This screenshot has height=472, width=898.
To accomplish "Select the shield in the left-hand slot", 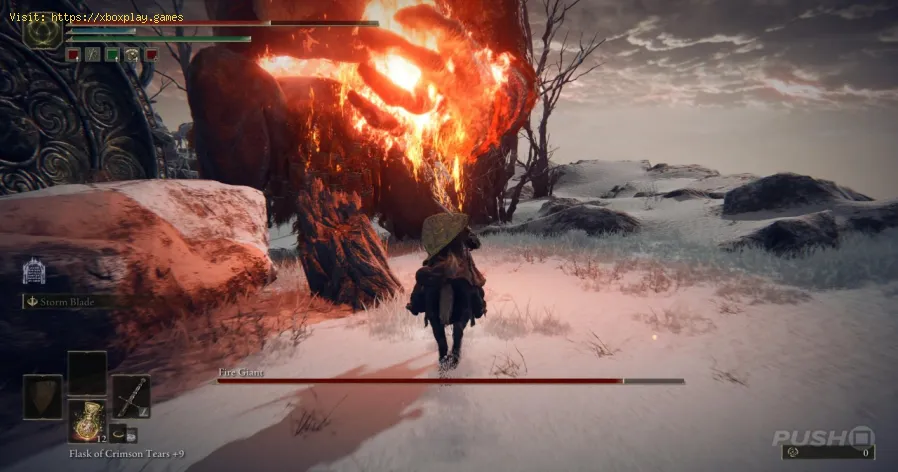I will tap(42, 396).
